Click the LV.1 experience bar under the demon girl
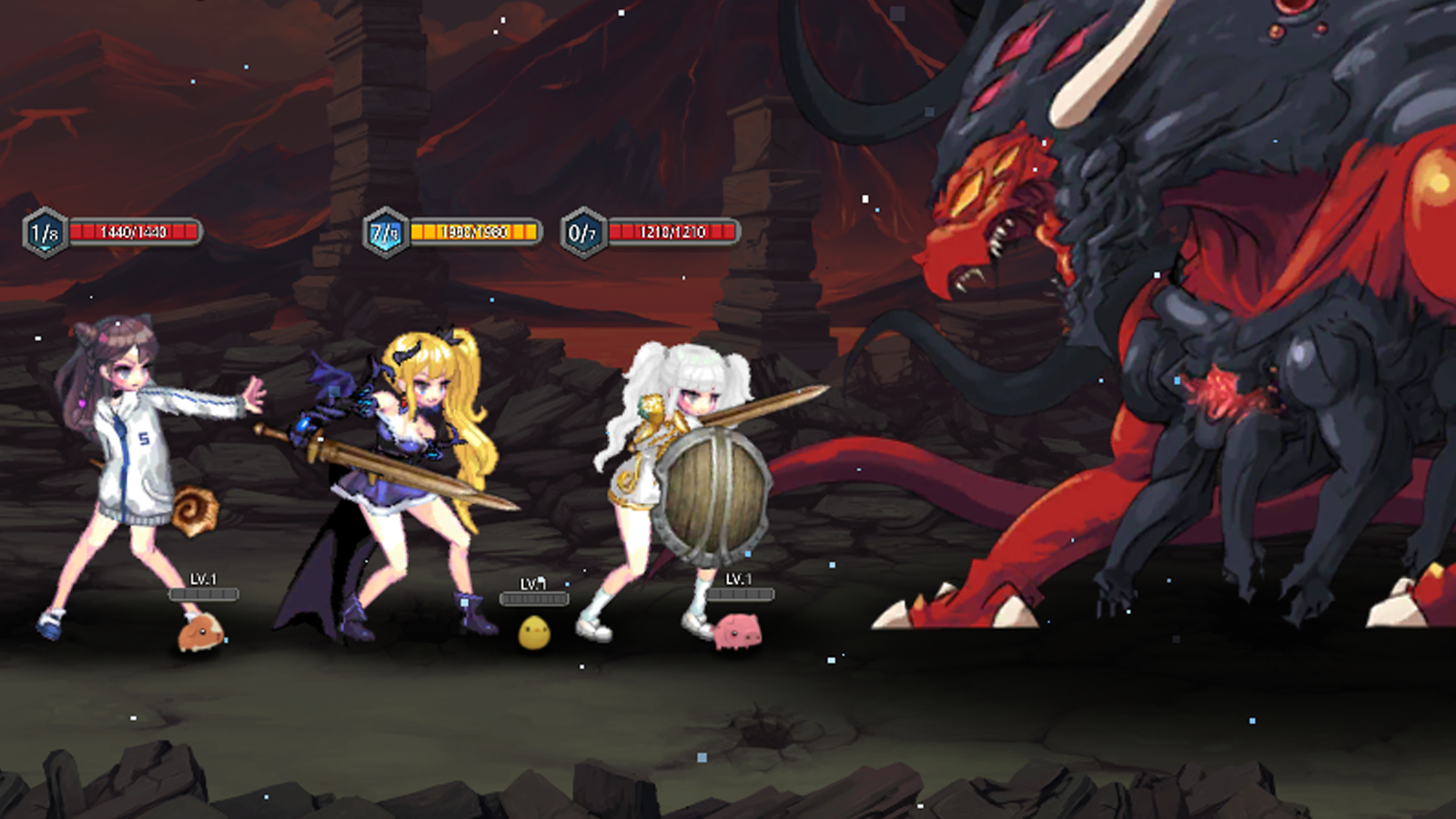The image size is (1456, 819). tap(534, 598)
